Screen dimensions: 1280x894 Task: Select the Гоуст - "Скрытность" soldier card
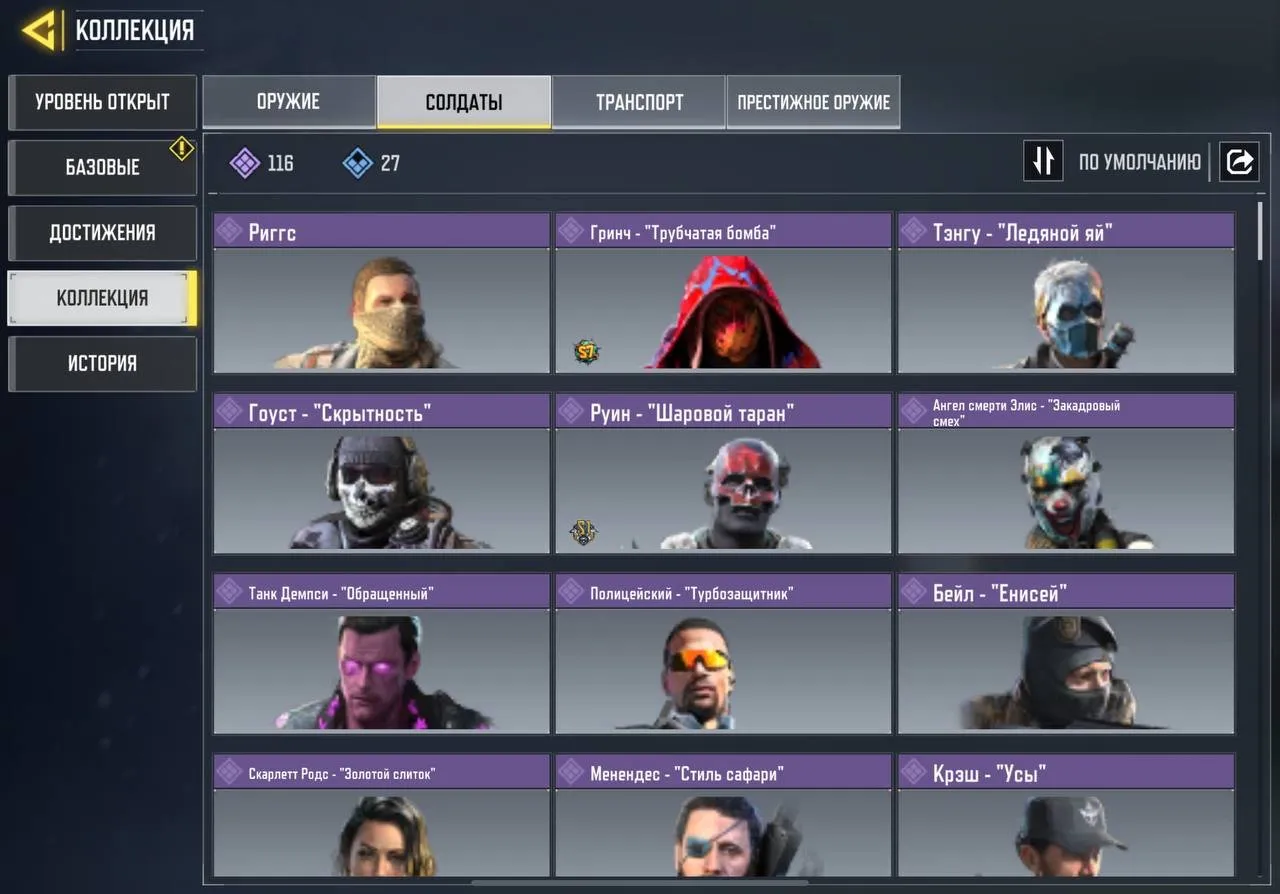tap(381, 474)
